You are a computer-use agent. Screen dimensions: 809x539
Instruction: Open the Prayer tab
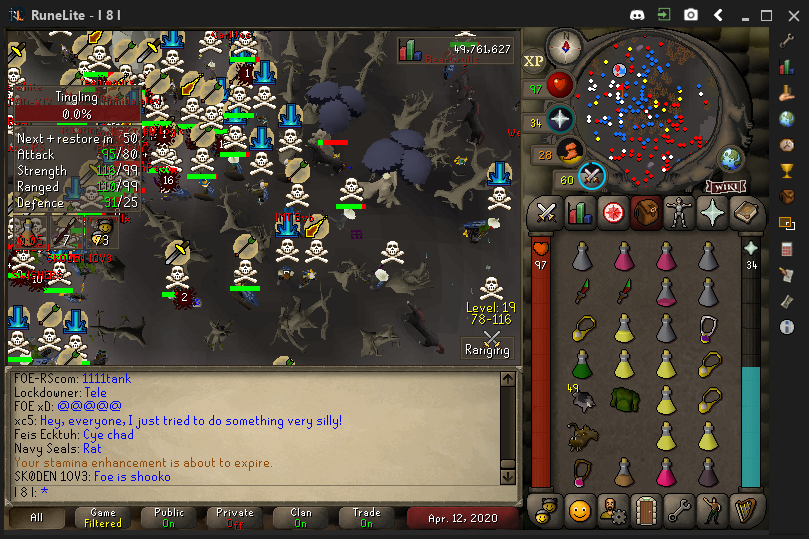tap(712, 212)
